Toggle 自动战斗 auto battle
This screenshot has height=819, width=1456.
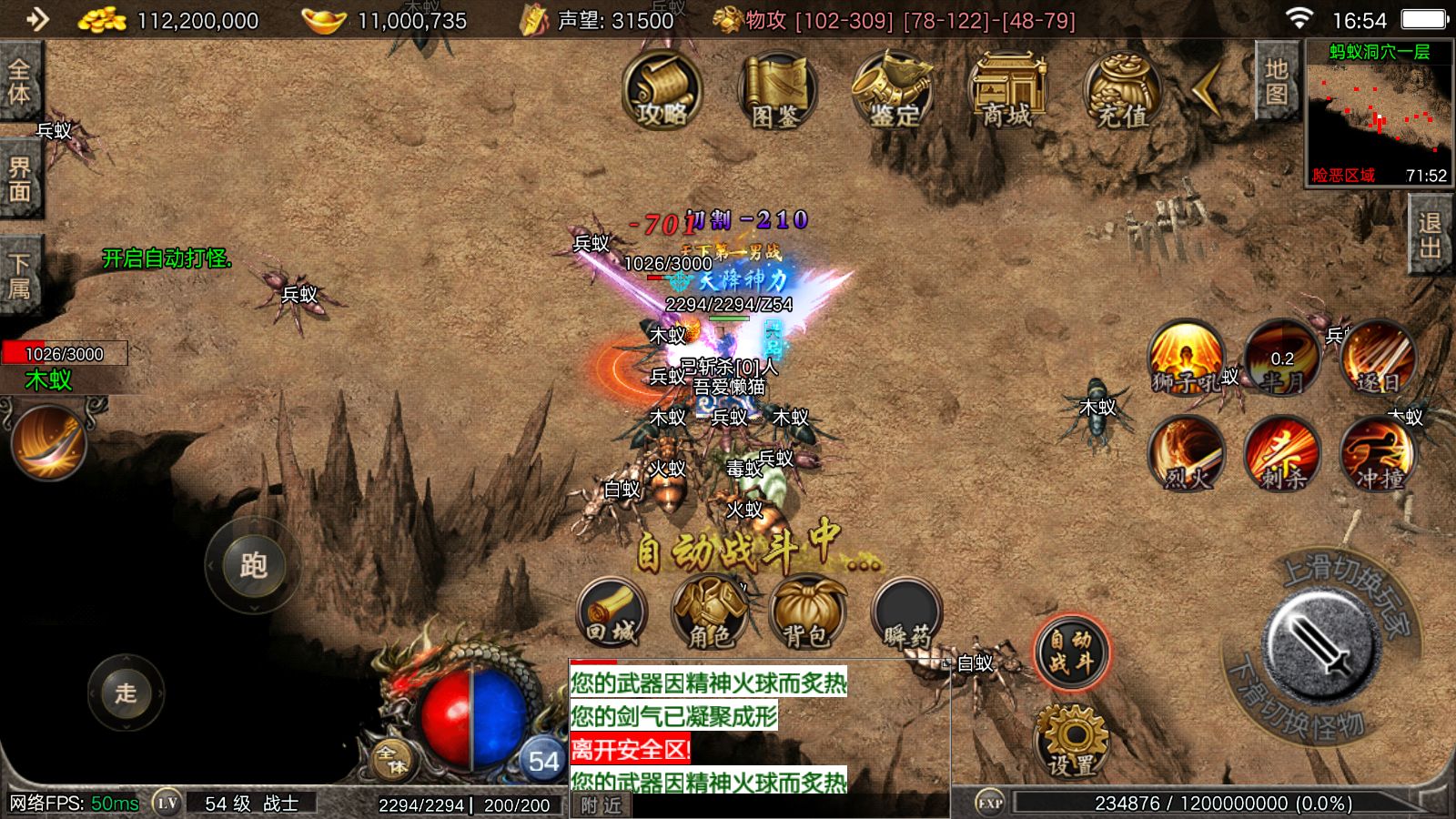coord(1071,652)
